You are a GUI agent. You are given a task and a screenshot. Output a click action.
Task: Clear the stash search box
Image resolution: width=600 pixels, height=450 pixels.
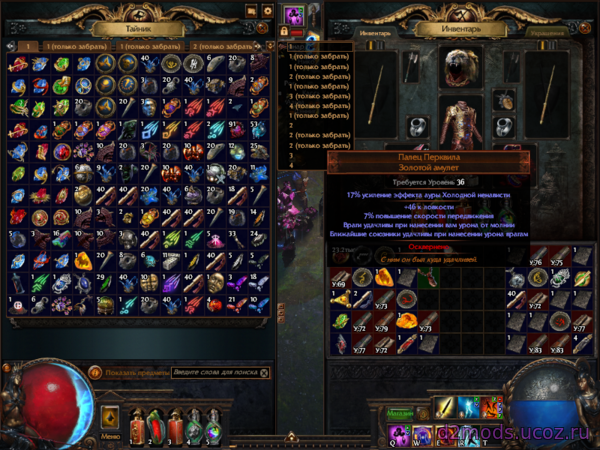[264, 373]
